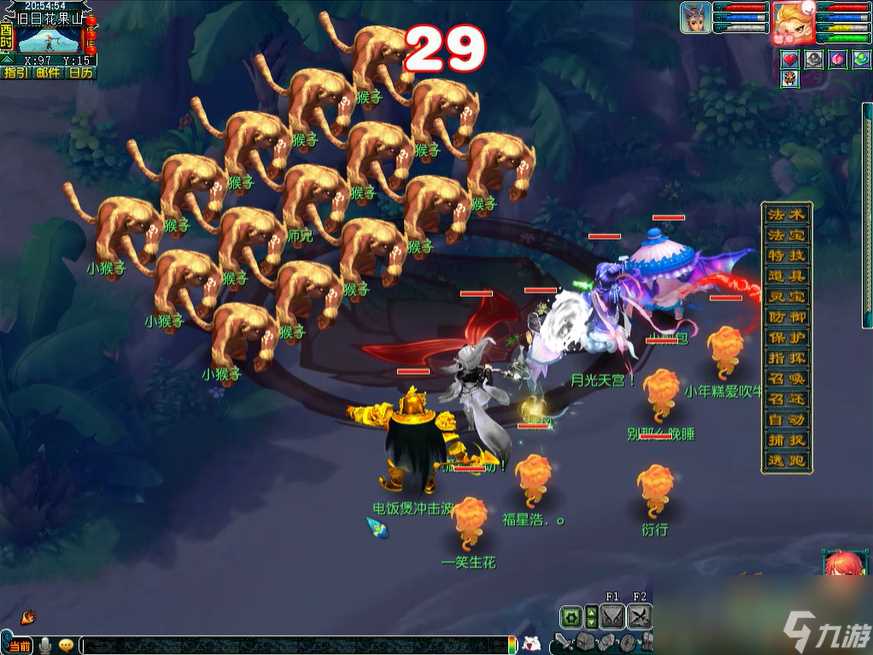The height and width of the screenshot is (655, 873).
Task: Open the 日历 calendar tab
Action: (81, 72)
